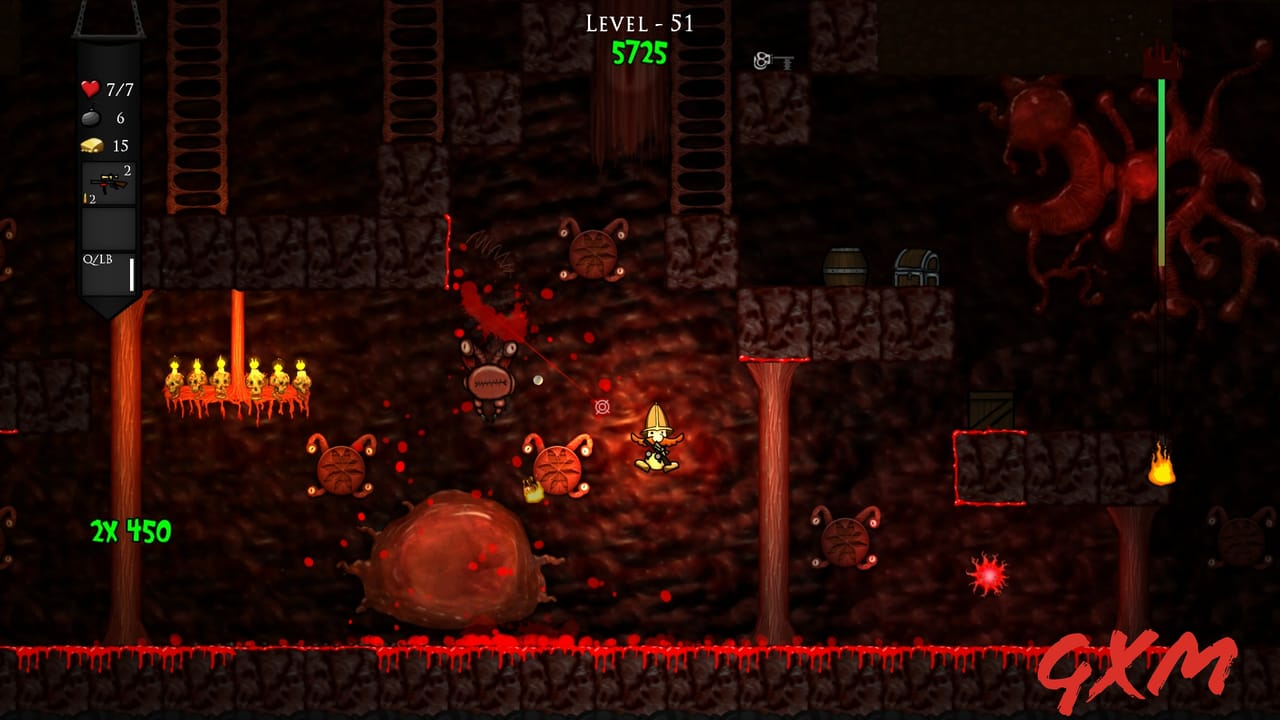Click the ammo clip icon beside the rifle

click(85, 199)
